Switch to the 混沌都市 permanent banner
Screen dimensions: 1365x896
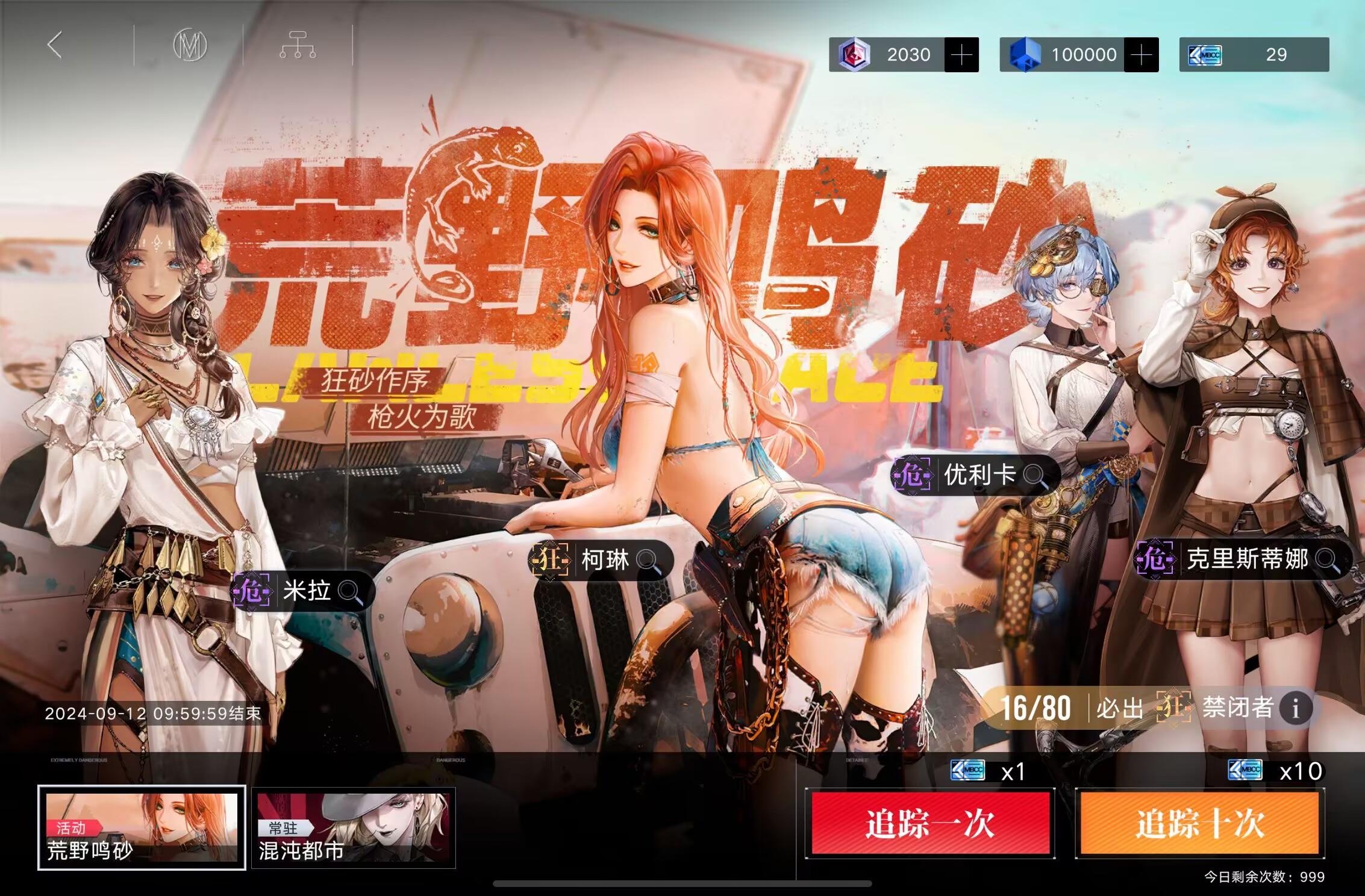(x=354, y=825)
